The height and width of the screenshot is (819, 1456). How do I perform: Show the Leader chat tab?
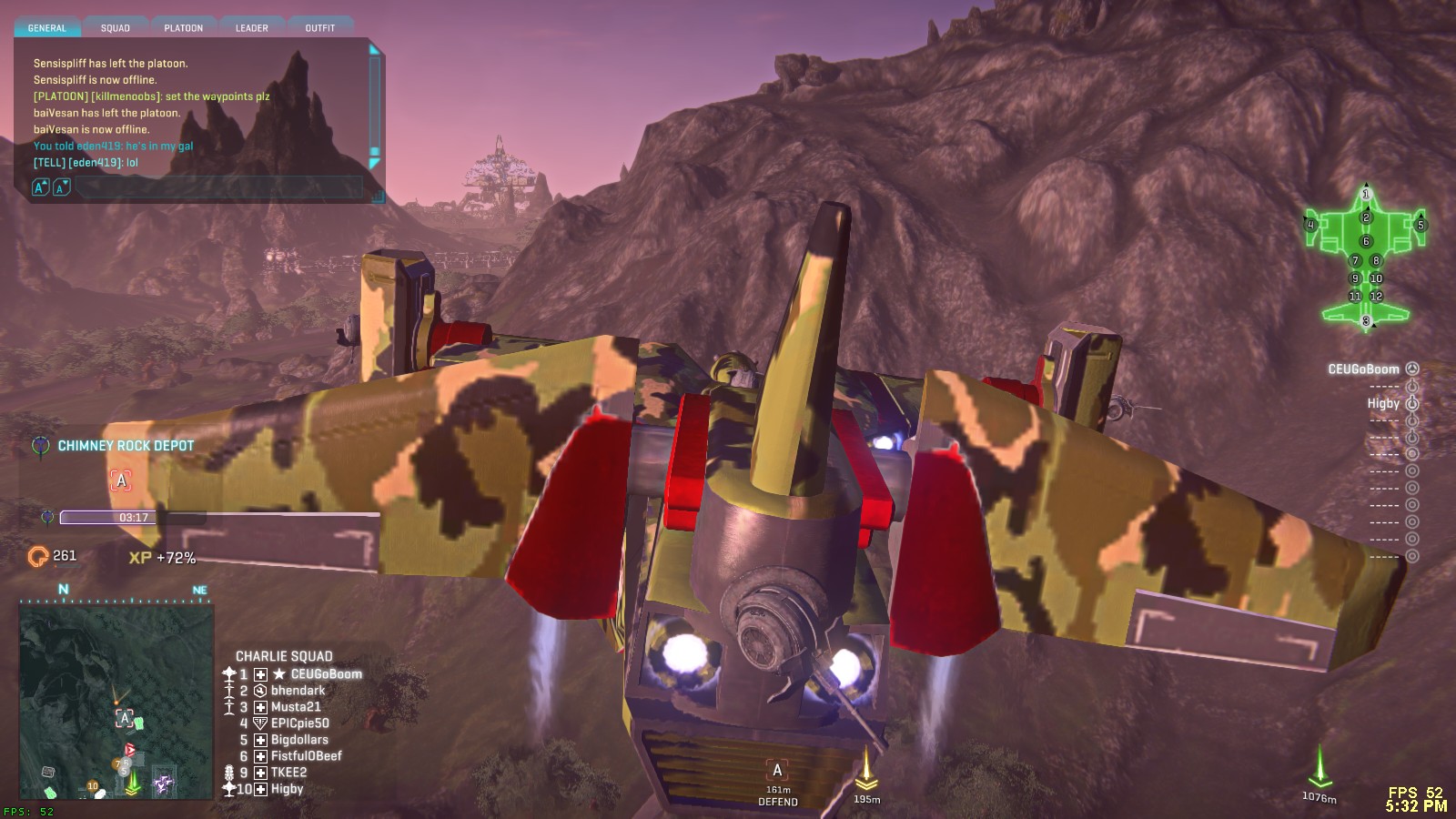252,28
